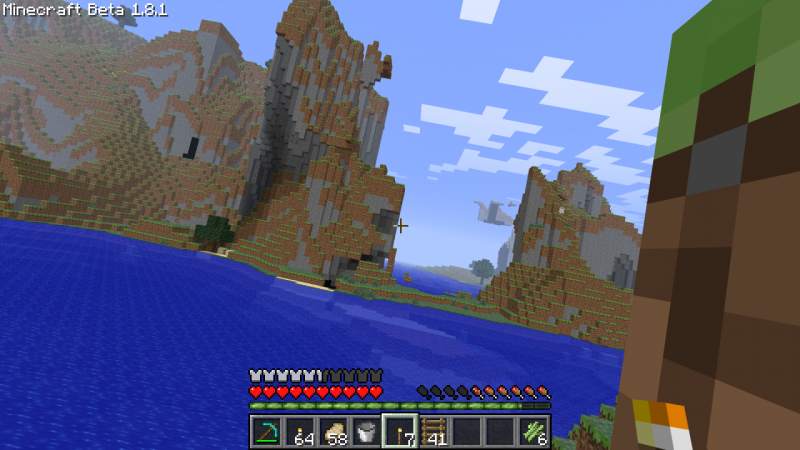Choose the tan food stack of 58
The width and height of the screenshot is (800, 450).
tap(333, 432)
